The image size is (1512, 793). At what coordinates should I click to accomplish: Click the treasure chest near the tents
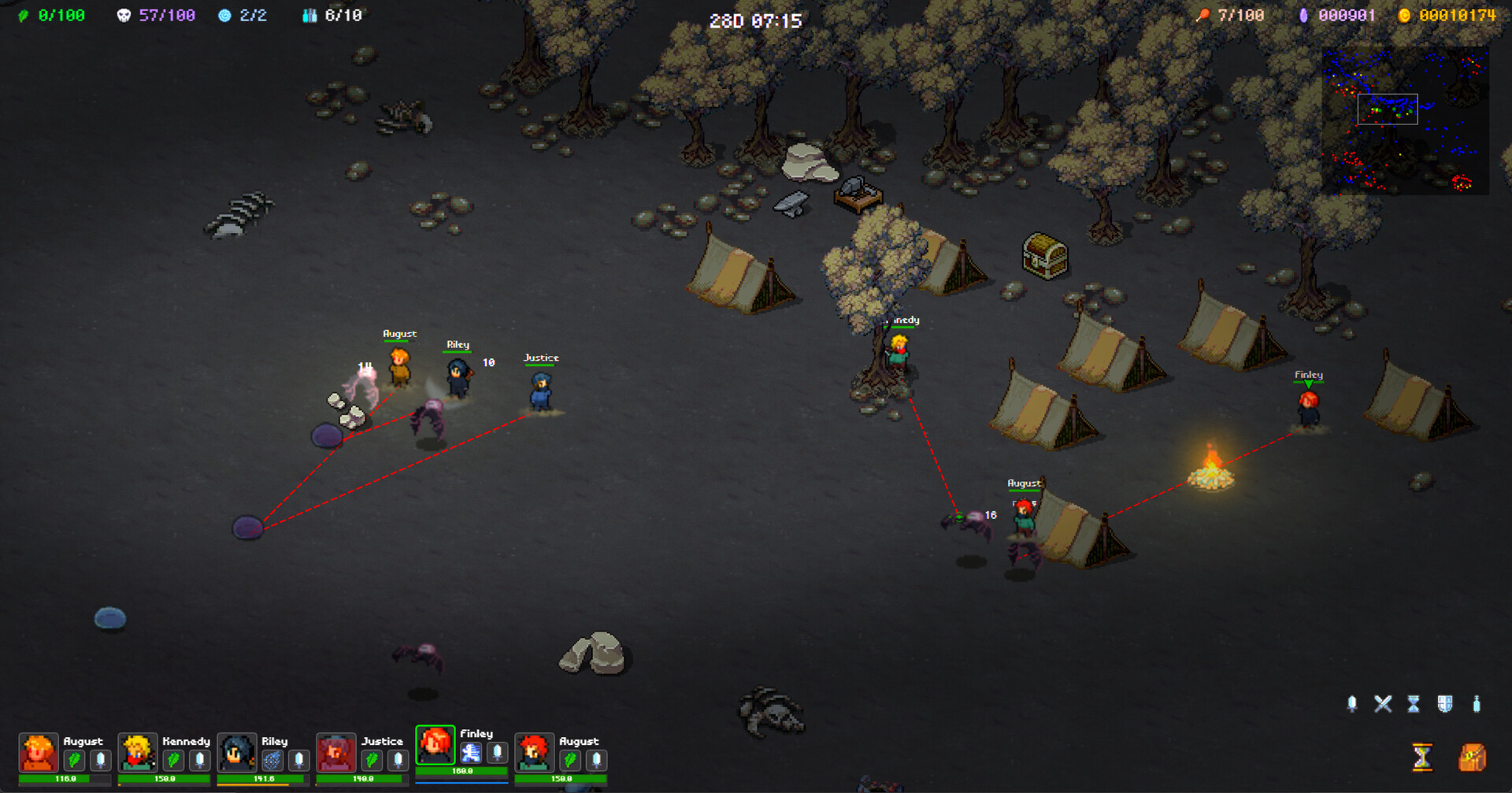click(1043, 257)
